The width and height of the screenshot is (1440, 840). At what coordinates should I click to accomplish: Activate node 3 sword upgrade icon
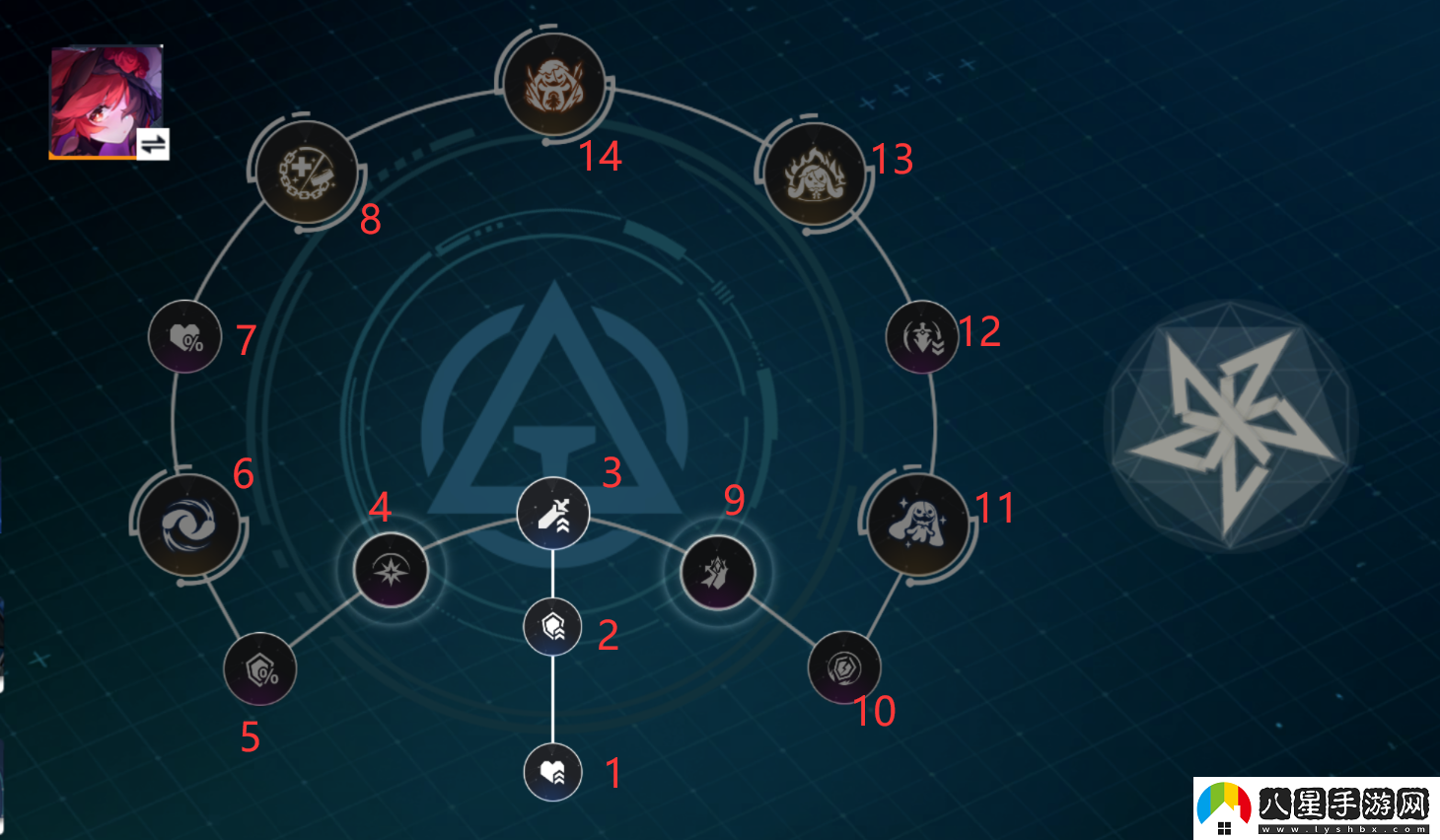click(552, 513)
